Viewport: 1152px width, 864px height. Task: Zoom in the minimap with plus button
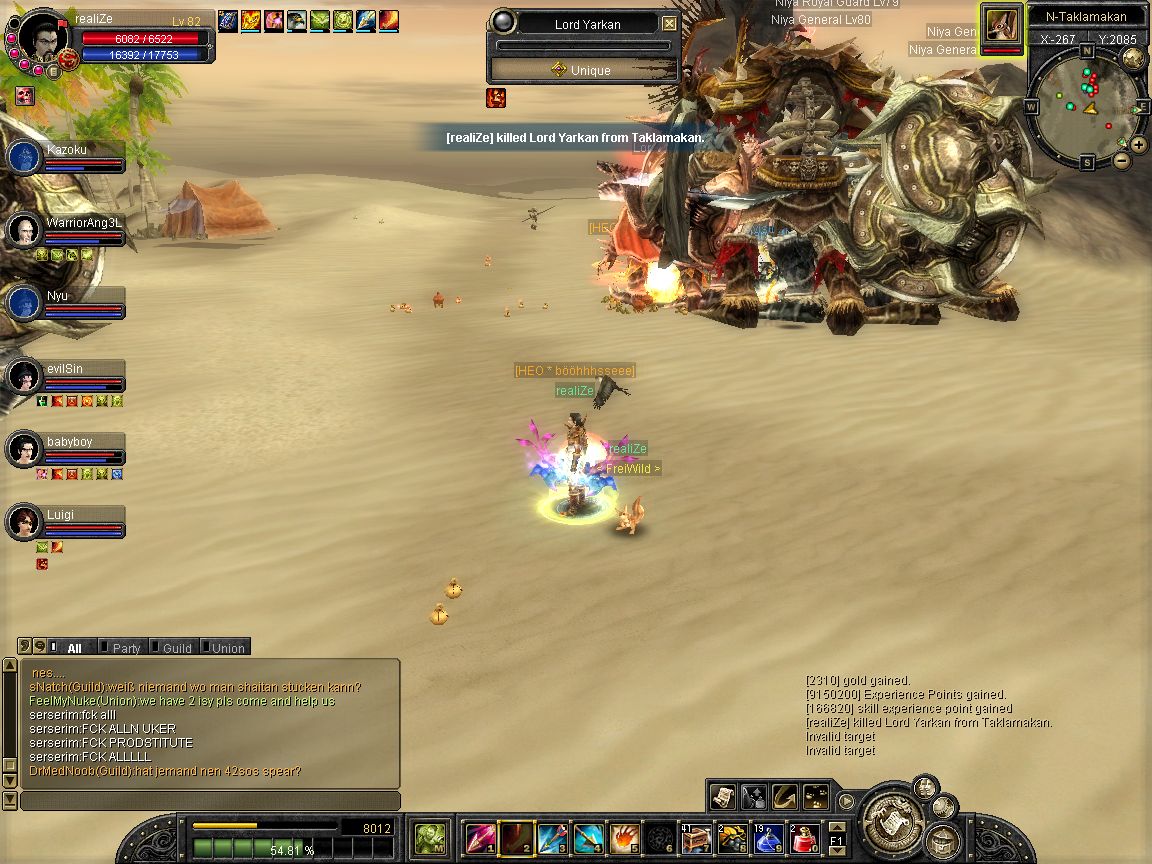pyautogui.click(x=1138, y=144)
